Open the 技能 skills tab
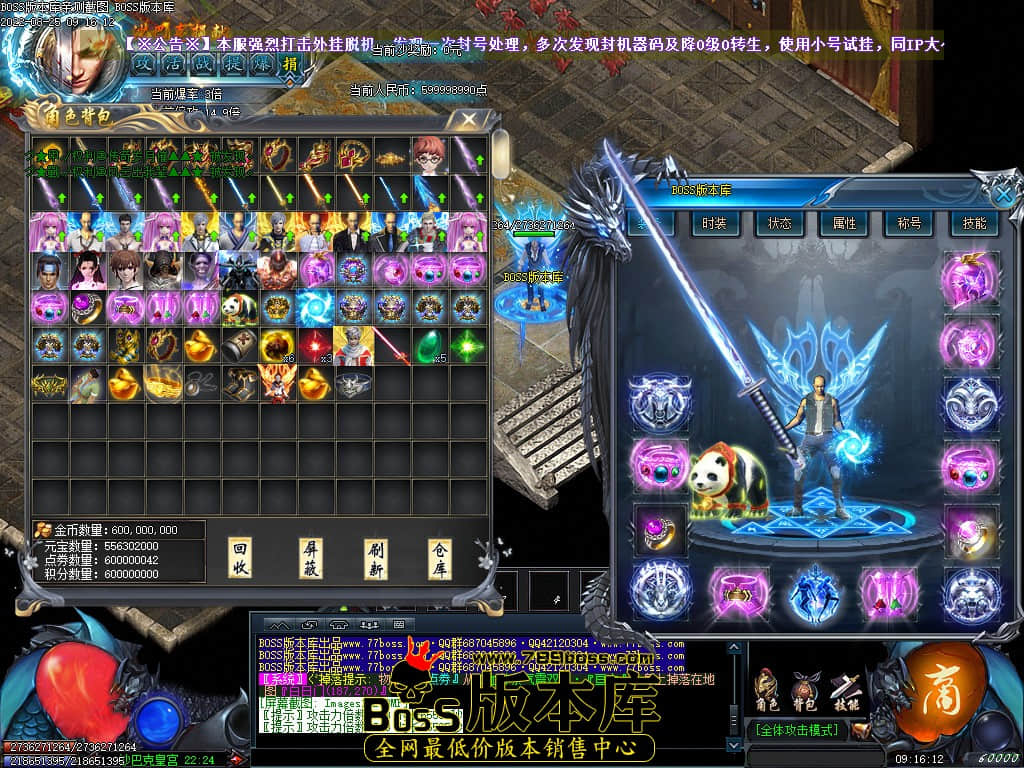1024x768 pixels. coord(973,224)
